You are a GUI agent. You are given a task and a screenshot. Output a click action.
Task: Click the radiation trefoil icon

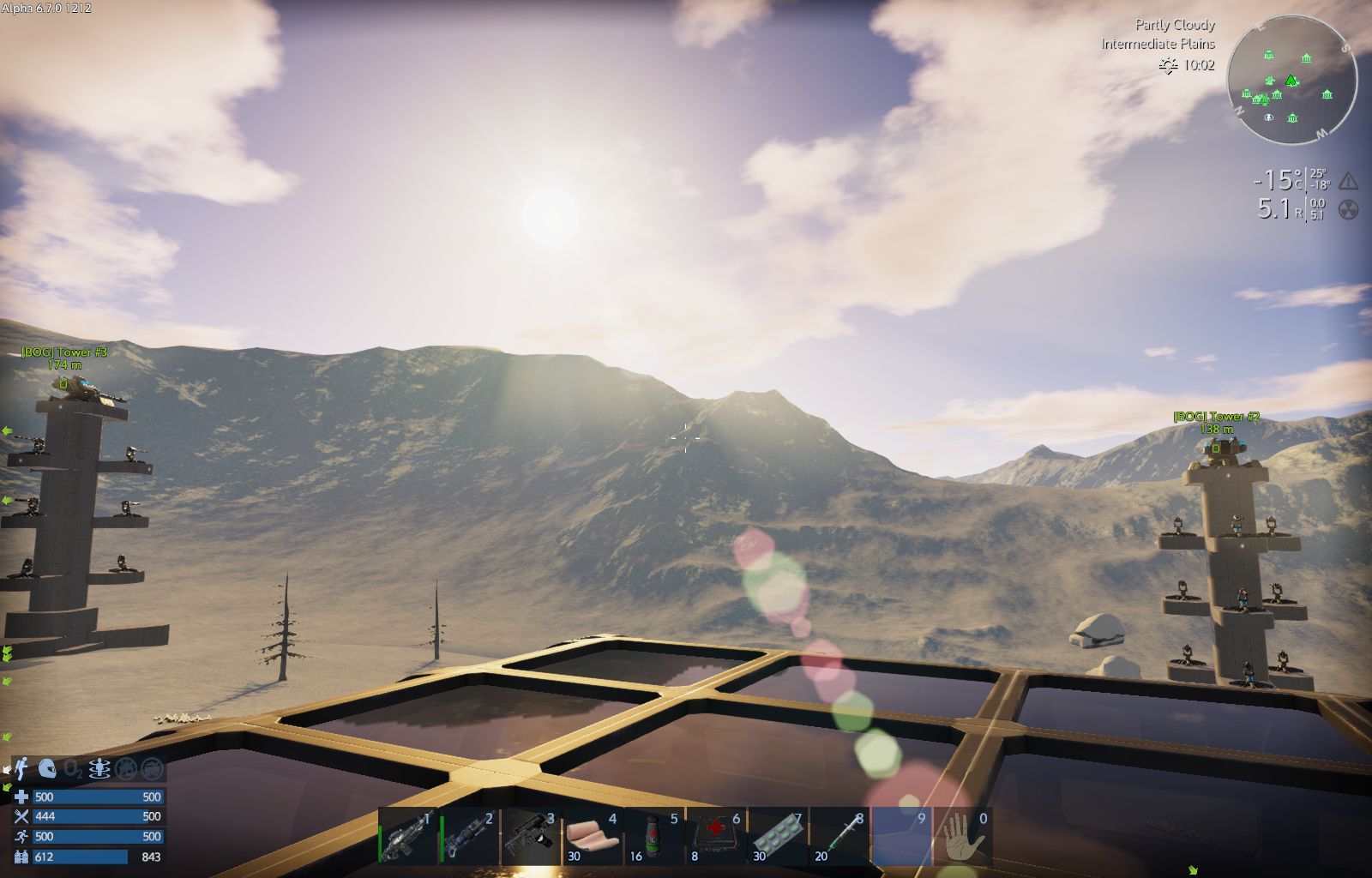pos(1348,209)
